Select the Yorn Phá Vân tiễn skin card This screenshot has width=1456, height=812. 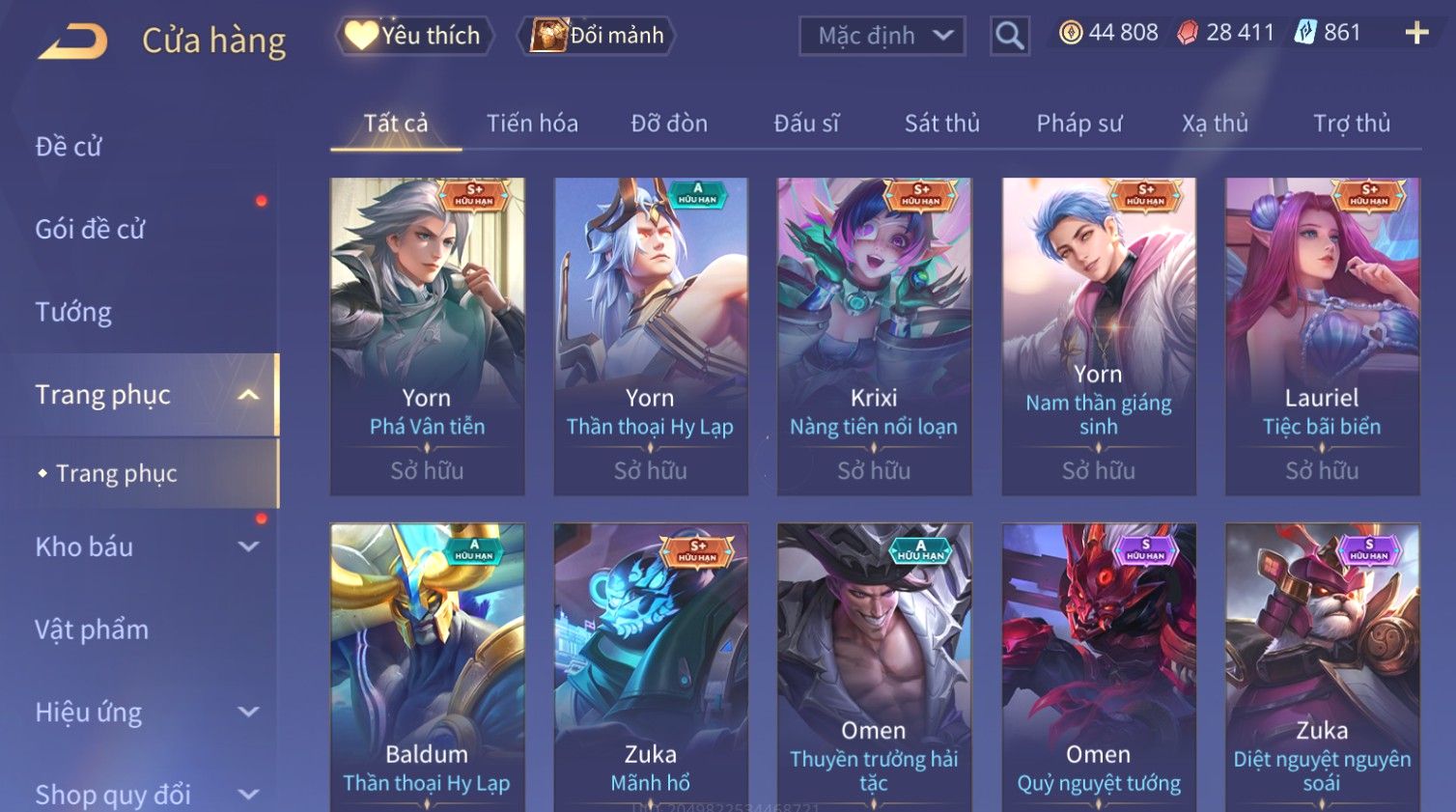[x=427, y=335]
